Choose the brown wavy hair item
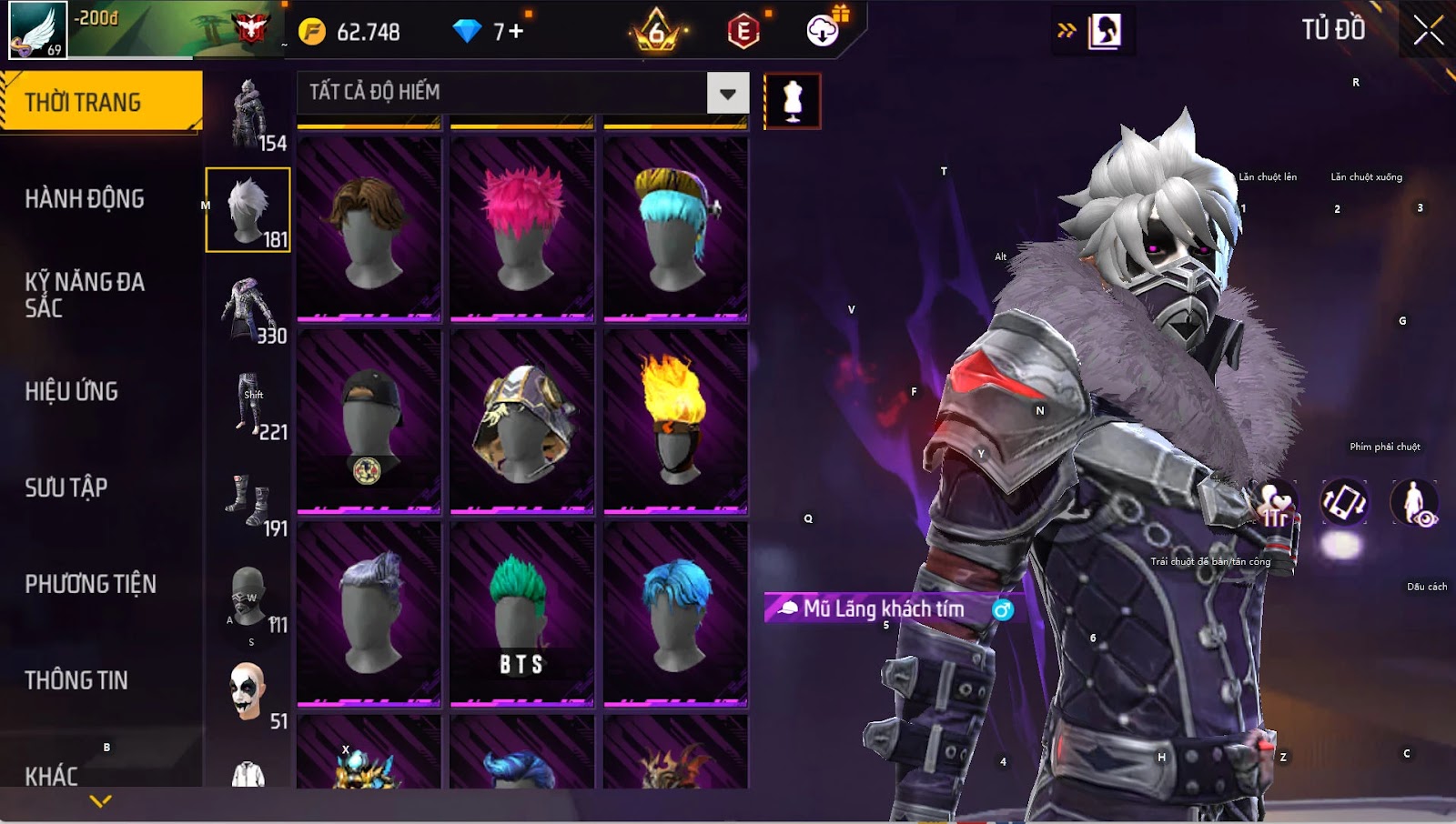Screen dimensions: 1456x824 [369, 229]
